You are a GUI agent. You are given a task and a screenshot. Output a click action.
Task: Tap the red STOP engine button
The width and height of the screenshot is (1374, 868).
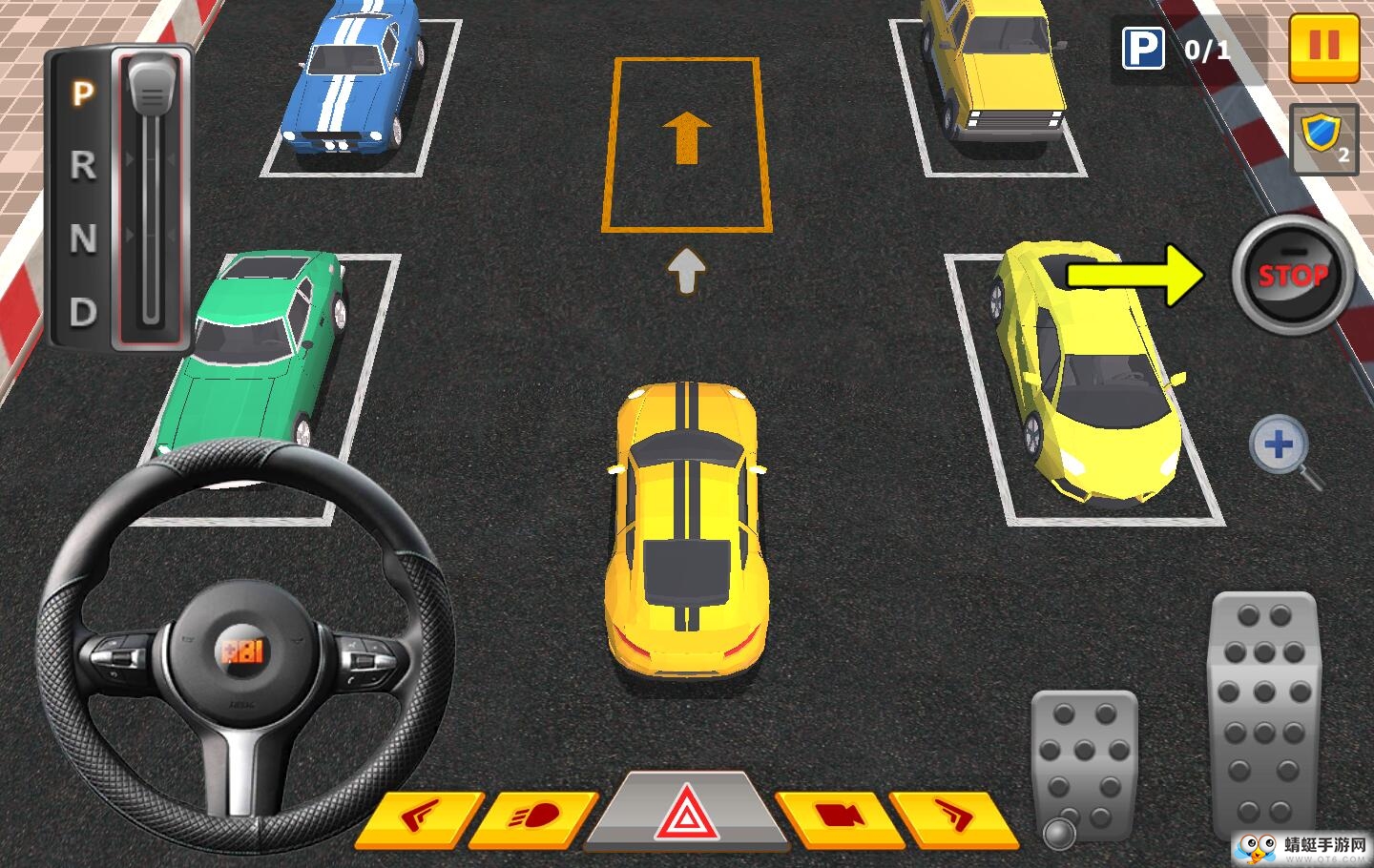click(x=1293, y=276)
